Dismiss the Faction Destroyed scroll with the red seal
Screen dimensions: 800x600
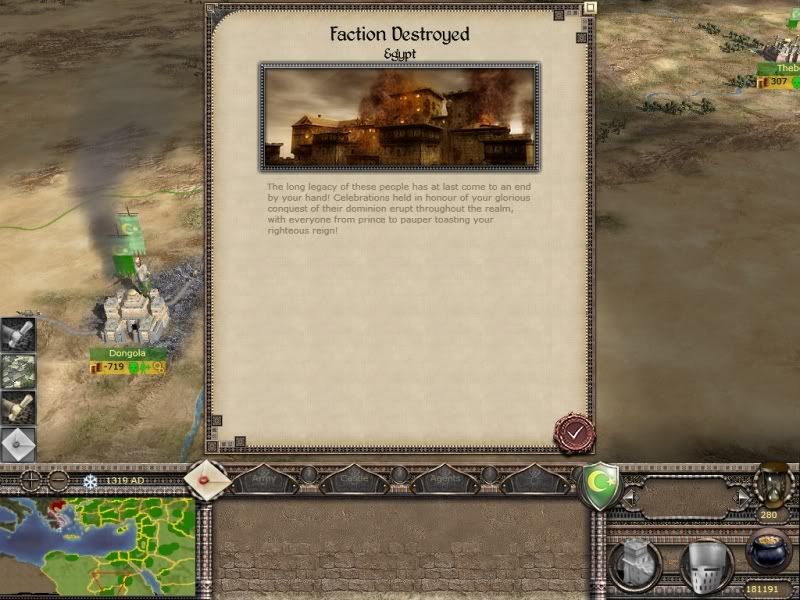click(x=574, y=433)
